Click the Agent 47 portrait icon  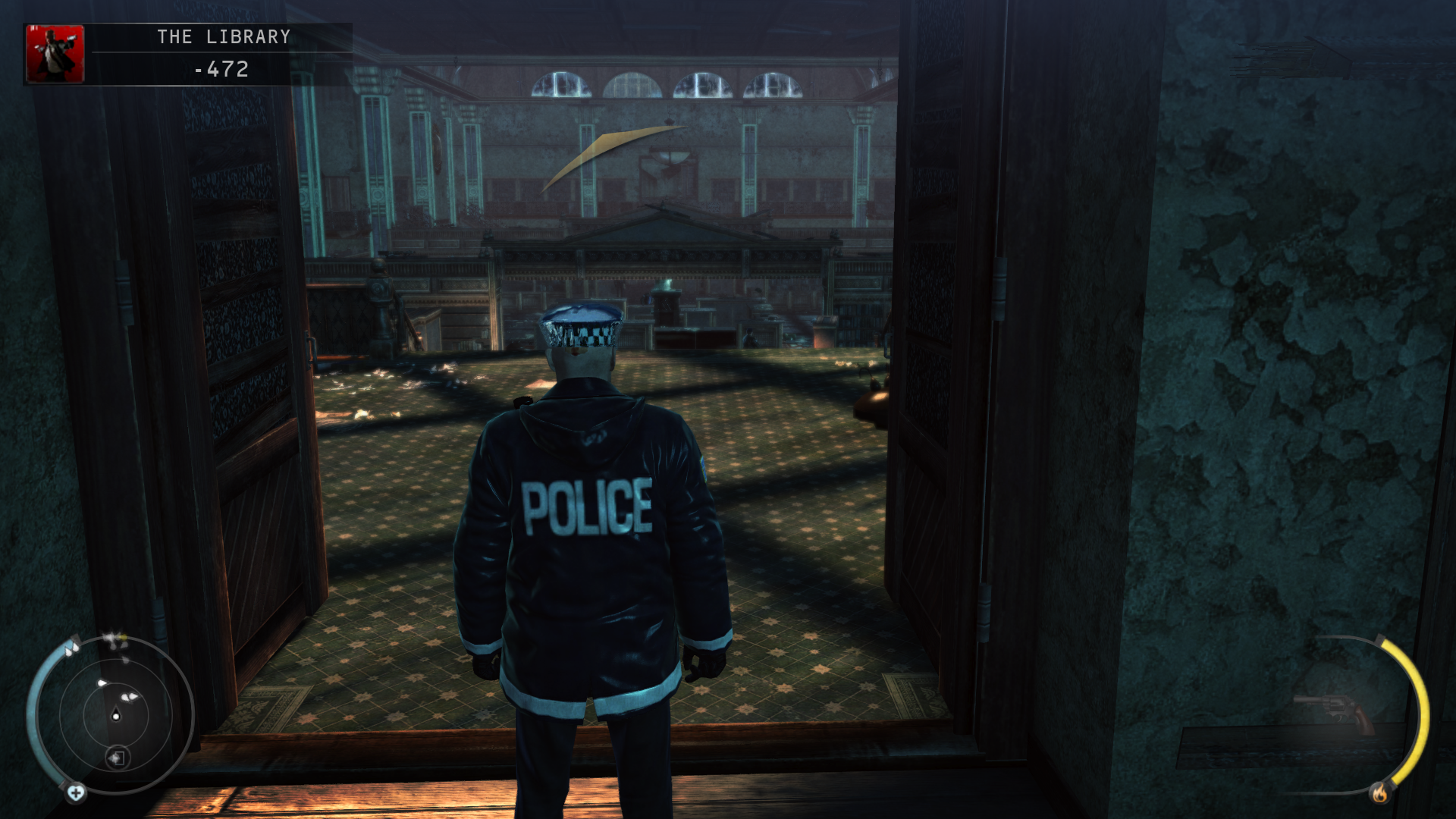point(55,53)
